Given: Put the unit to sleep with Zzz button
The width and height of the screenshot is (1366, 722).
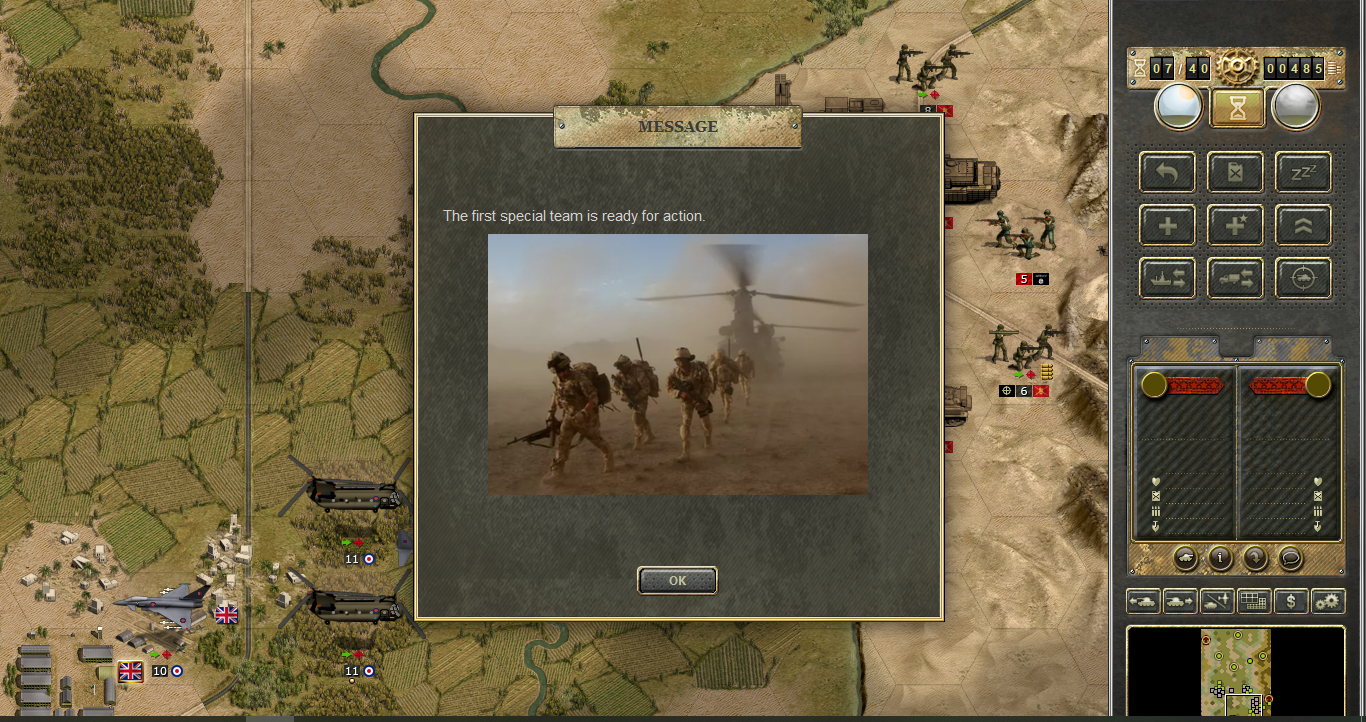Looking at the screenshot, I should click(x=1302, y=172).
